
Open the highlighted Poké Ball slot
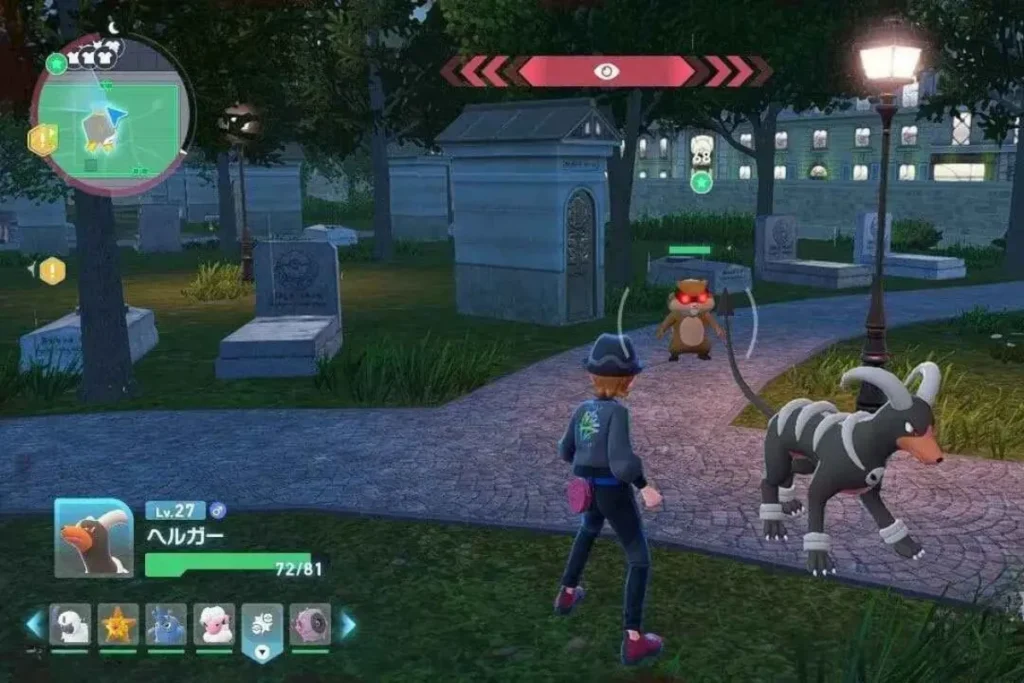click(262, 628)
